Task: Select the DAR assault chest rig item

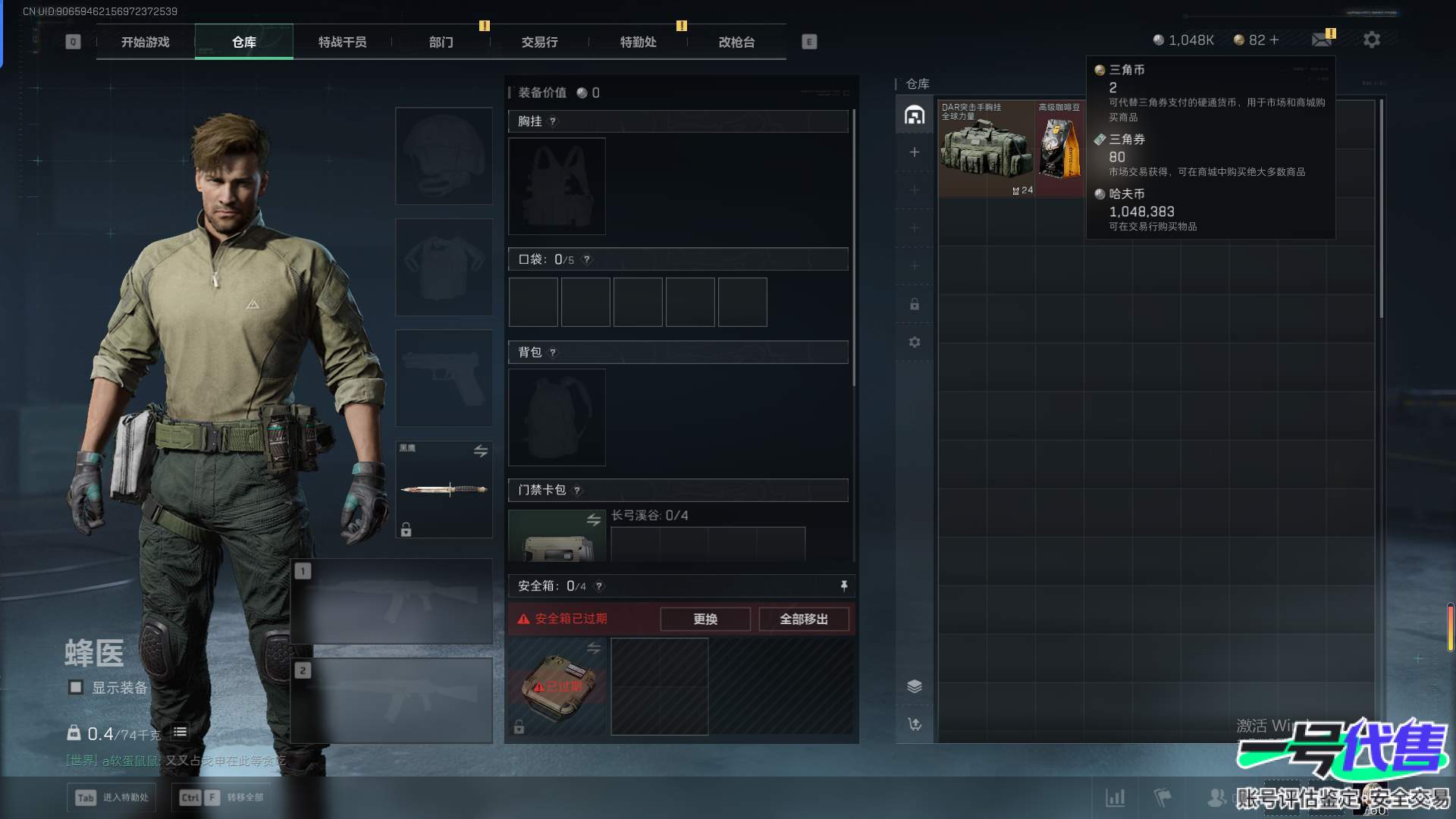Action: (x=986, y=149)
